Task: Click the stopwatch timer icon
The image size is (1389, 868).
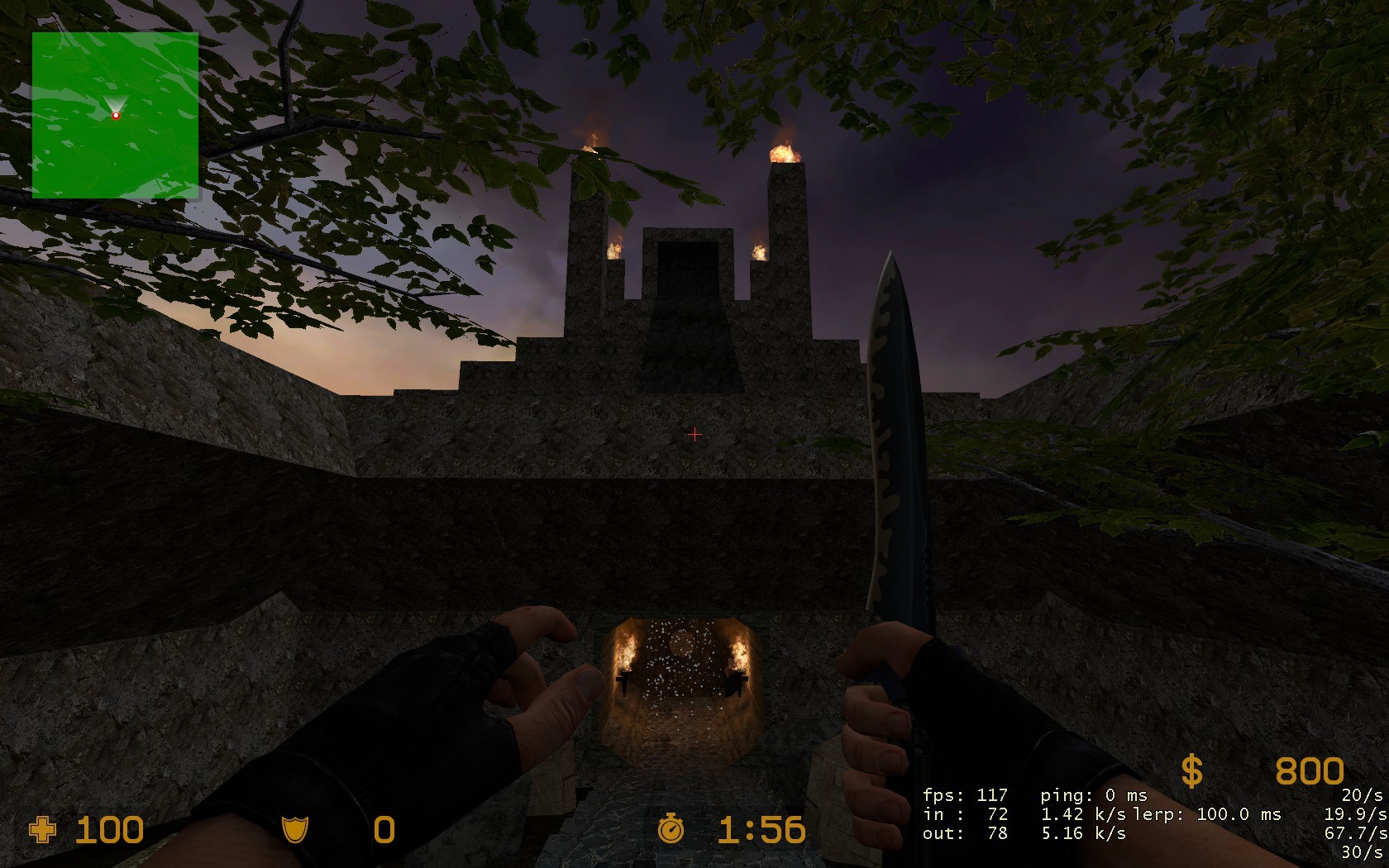Action: 672,829
